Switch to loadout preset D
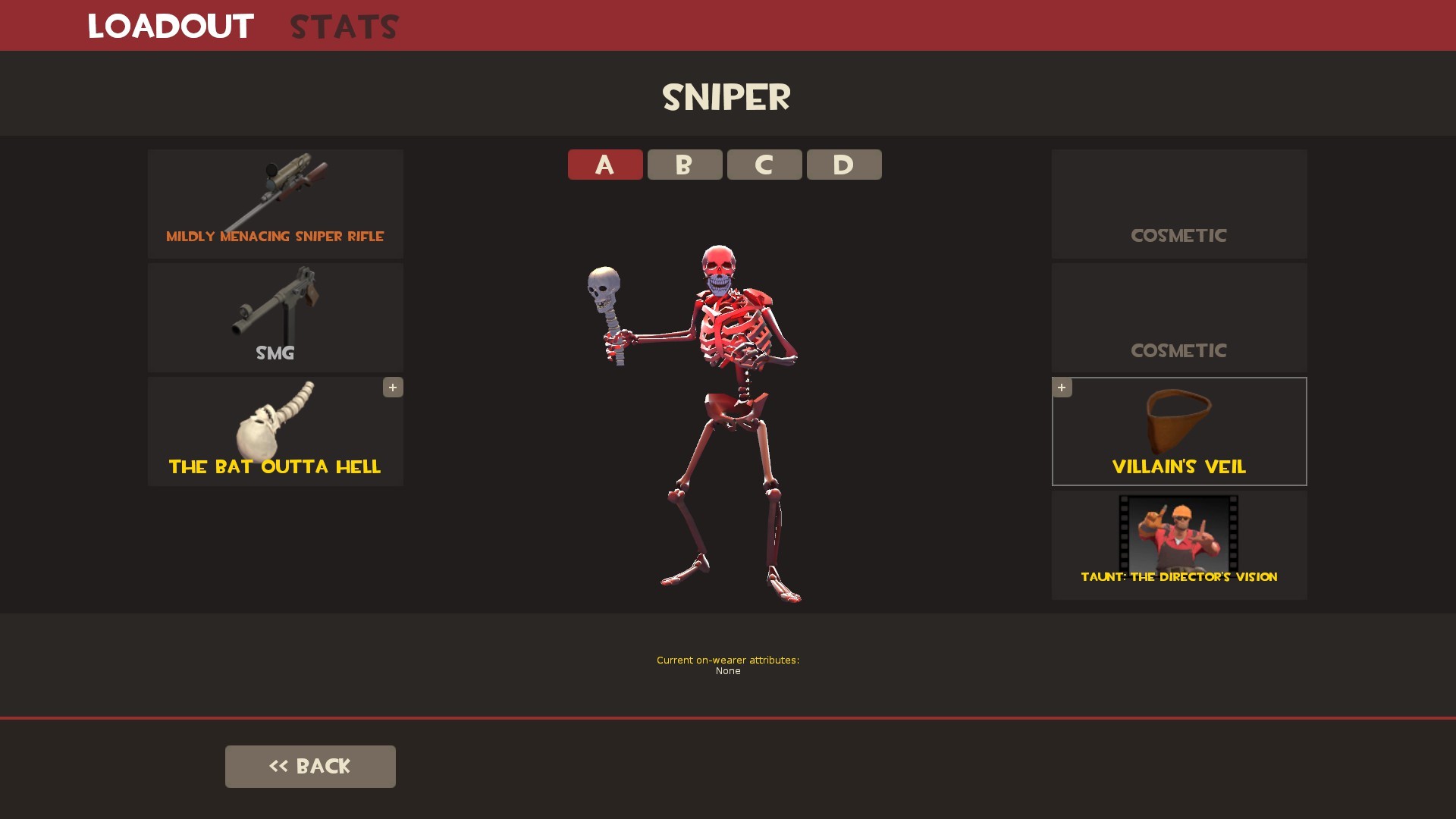 (x=843, y=165)
